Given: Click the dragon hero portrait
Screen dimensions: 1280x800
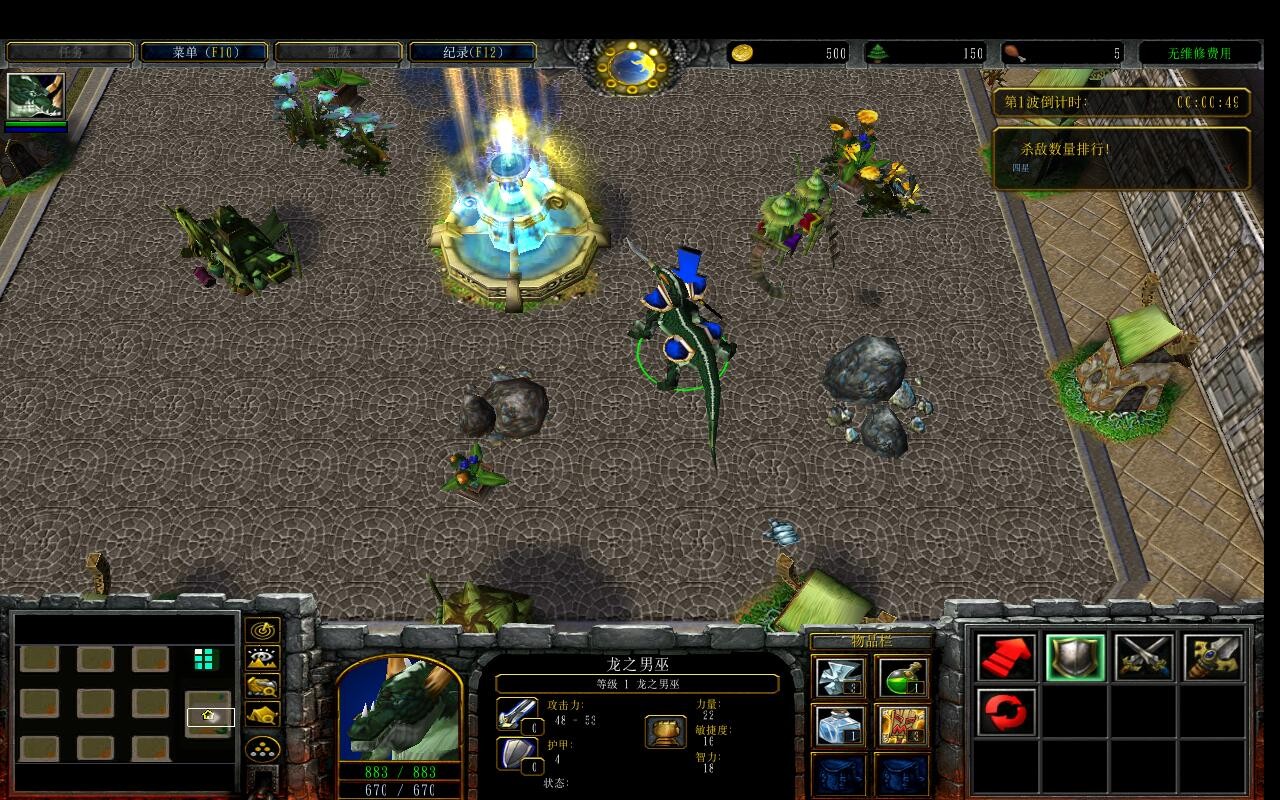Looking at the screenshot, I should click(400, 712).
